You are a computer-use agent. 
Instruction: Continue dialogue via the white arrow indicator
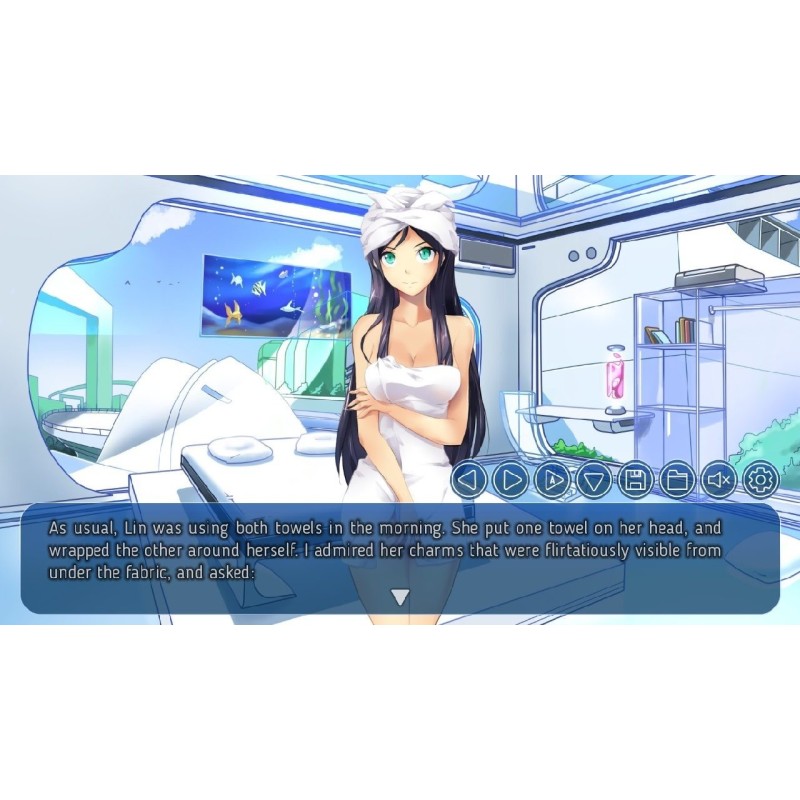click(400, 597)
